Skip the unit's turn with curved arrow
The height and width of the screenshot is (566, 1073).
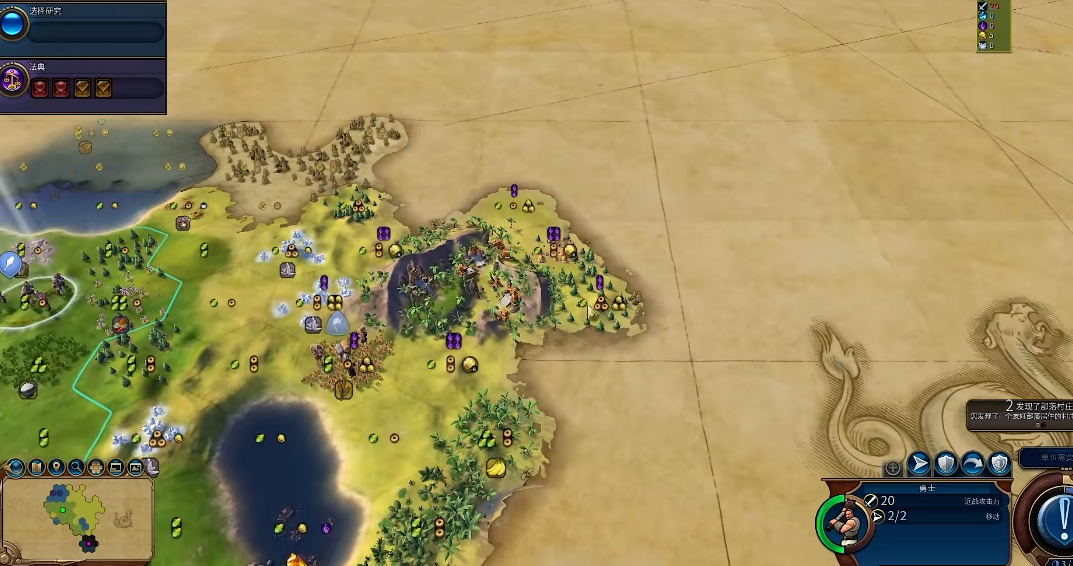coord(972,464)
